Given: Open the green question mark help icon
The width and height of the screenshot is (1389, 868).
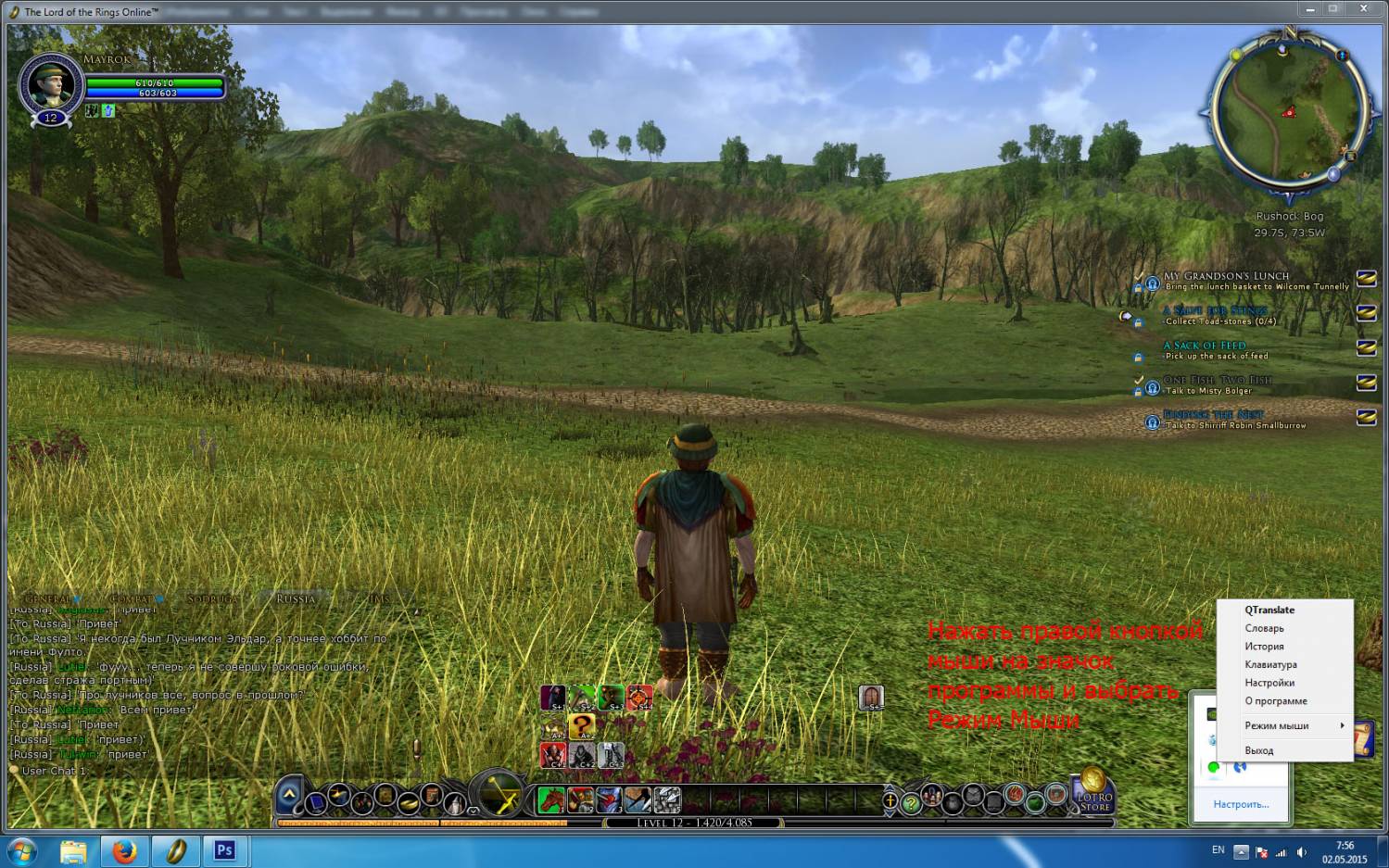Looking at the screenshot, I should tap(911, 803).
